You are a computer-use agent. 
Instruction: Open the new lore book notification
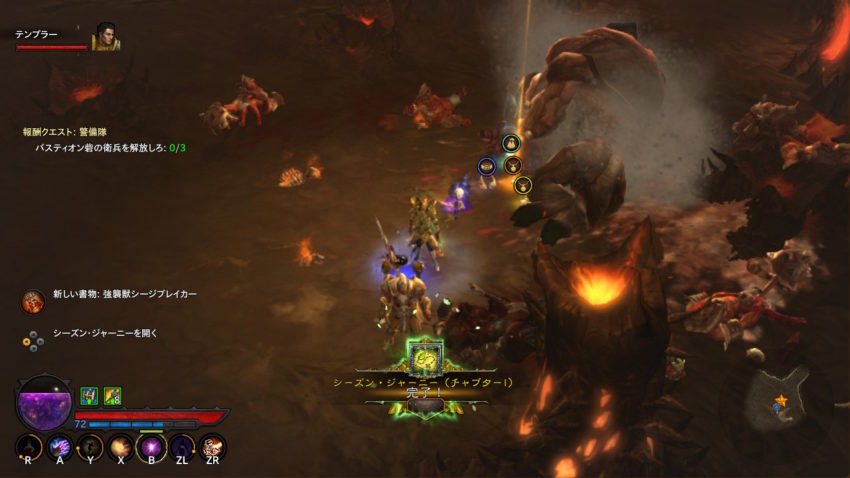coord(125,295)
